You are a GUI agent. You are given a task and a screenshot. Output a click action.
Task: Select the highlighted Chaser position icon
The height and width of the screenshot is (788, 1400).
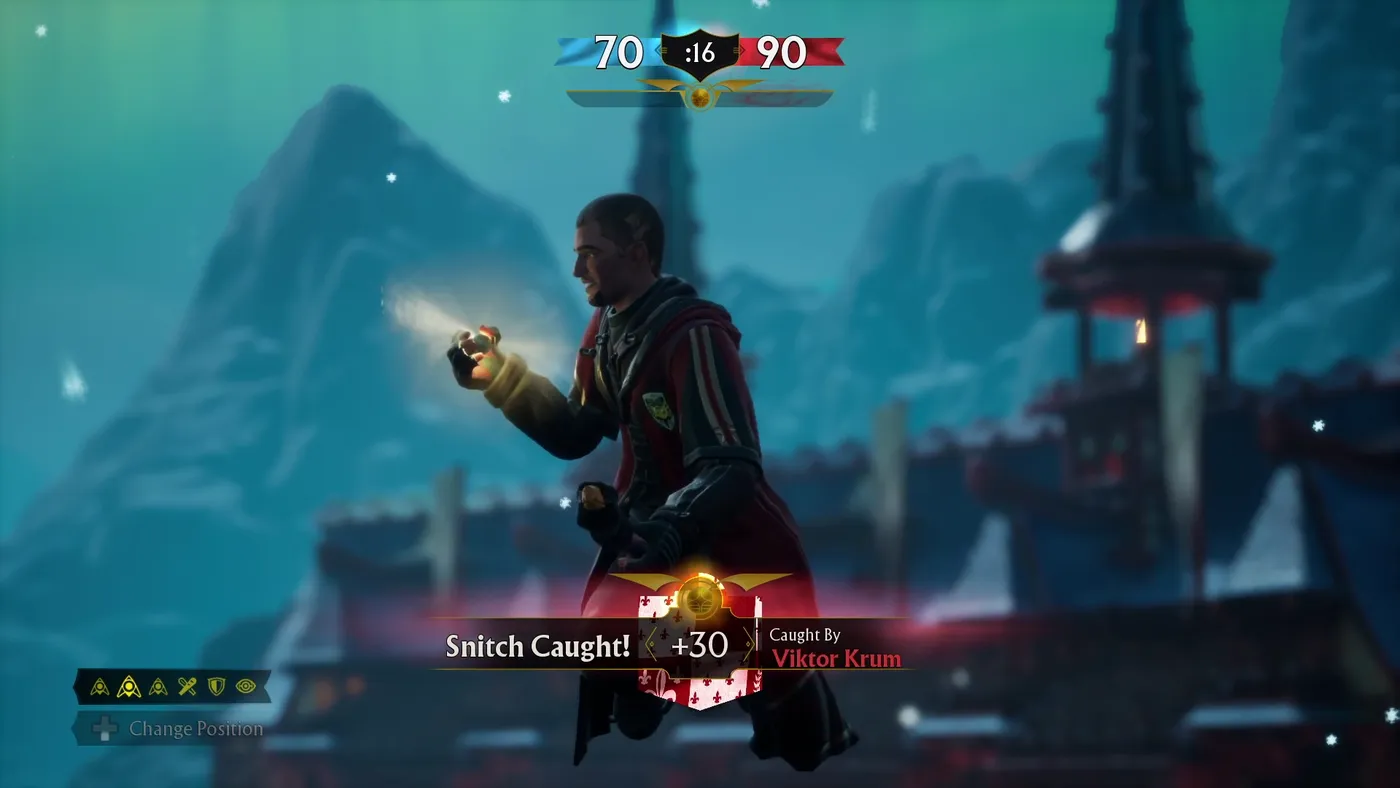click(x=129, y=685)
